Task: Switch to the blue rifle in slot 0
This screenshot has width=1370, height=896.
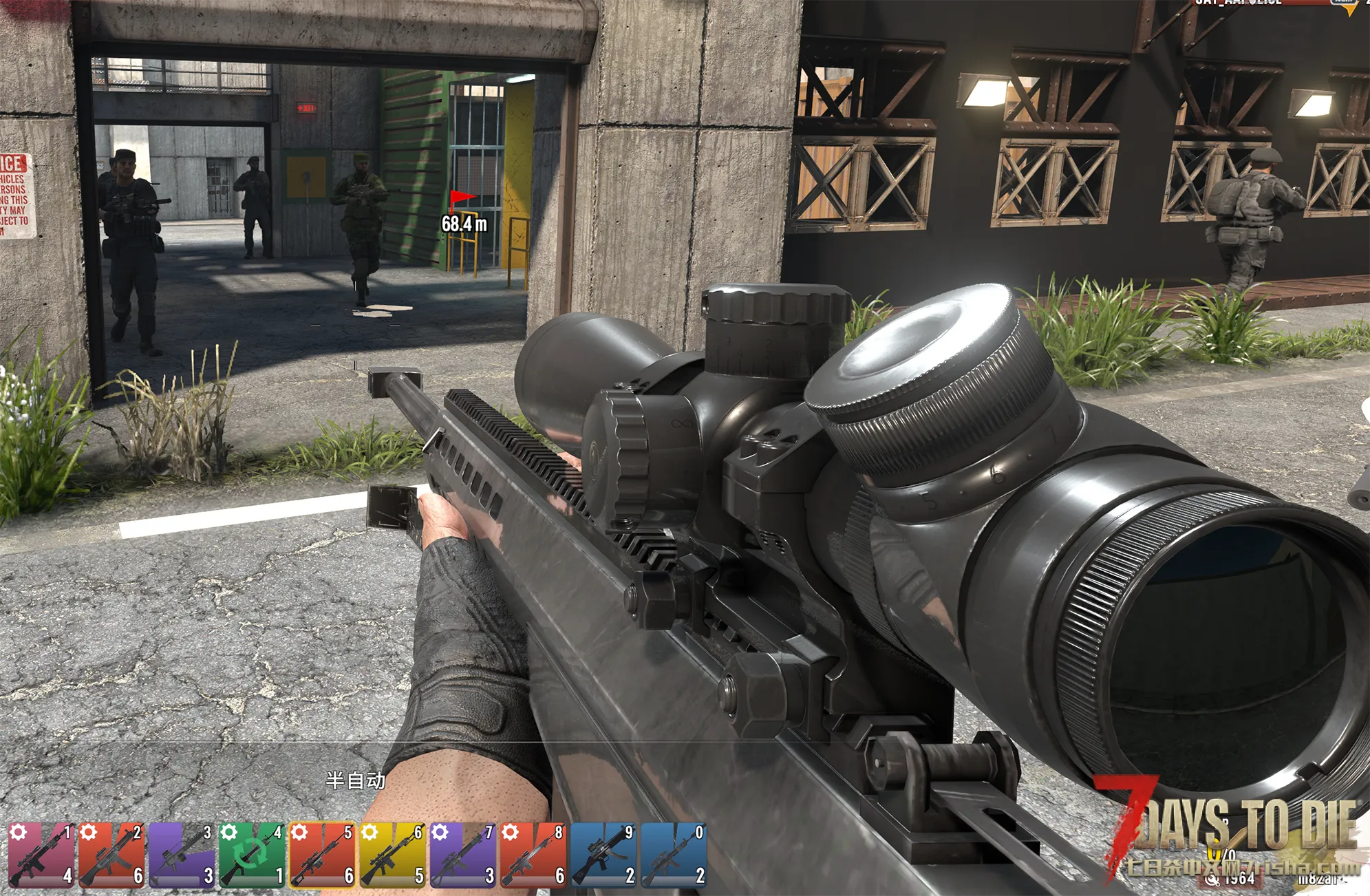Action: coord(674,855)
